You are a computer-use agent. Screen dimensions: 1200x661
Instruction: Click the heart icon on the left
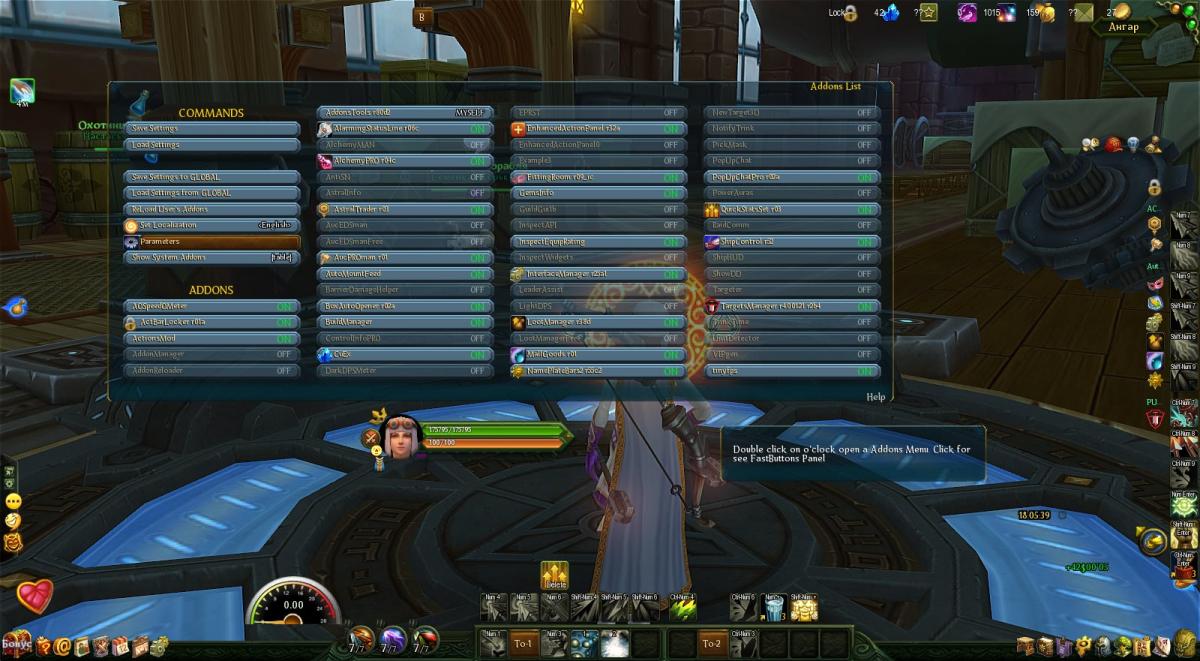click(x=34, y=598)
